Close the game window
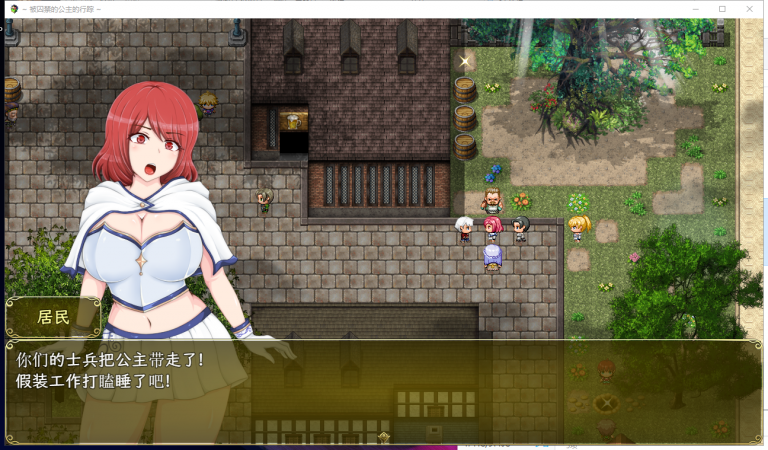Image resolution: width=768 pixels, height=450 pixels. click(749, 9)
